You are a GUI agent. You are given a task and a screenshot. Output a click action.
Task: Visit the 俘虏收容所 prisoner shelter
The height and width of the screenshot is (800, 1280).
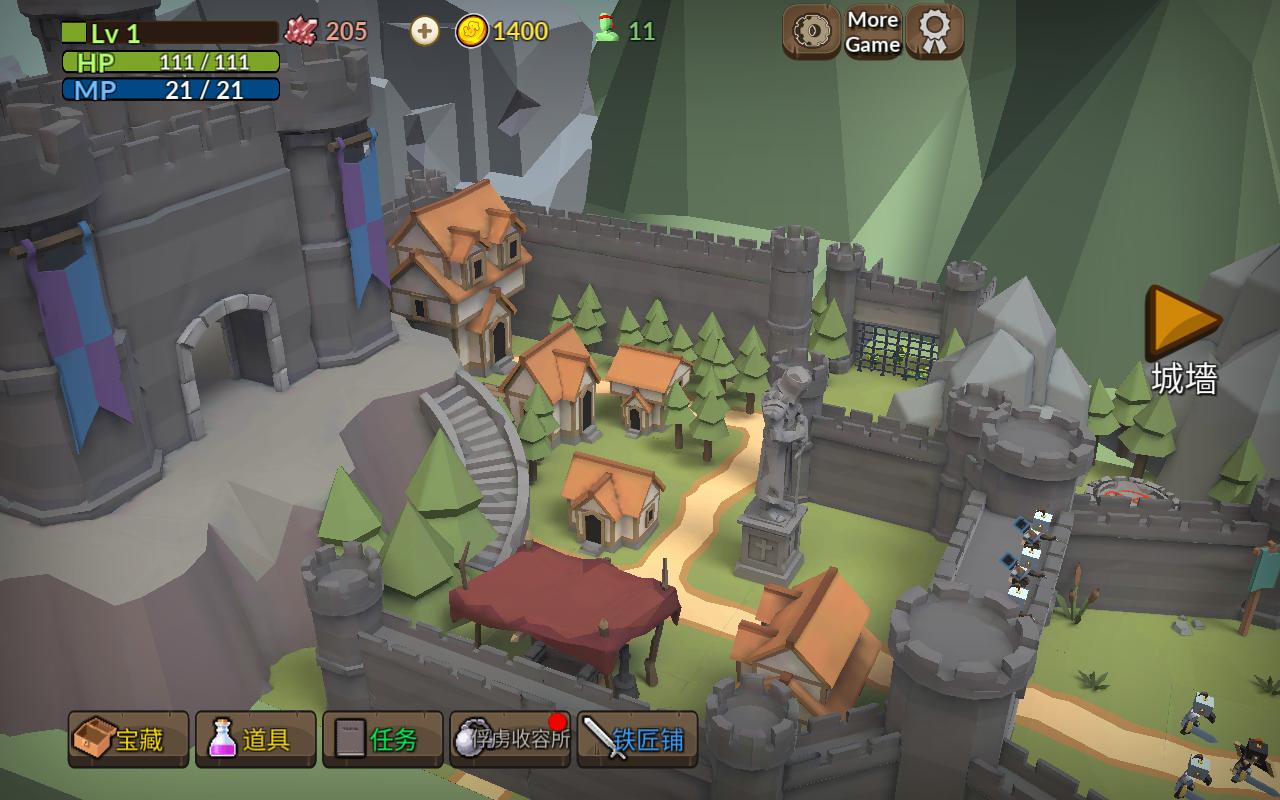[510, 740]
